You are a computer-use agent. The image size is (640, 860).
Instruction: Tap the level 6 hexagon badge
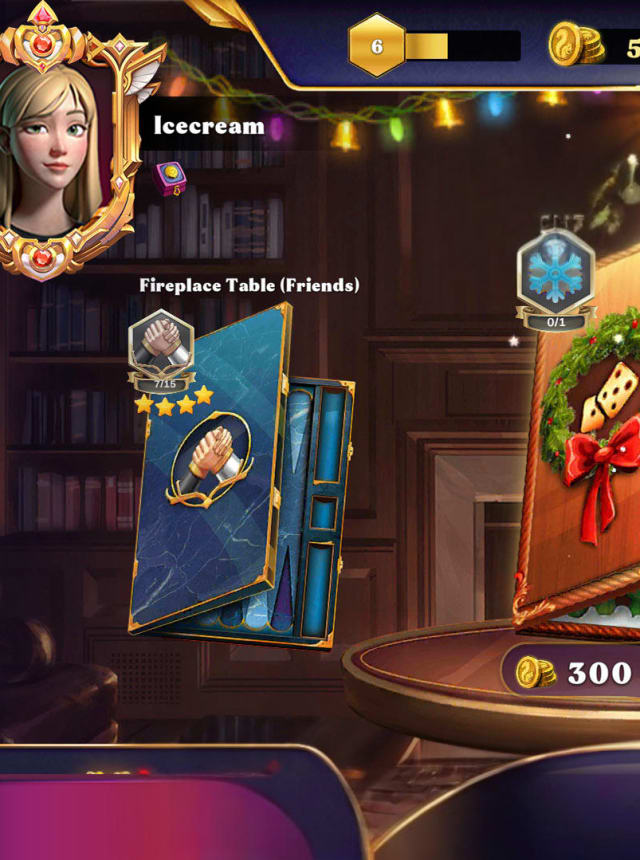377,46
